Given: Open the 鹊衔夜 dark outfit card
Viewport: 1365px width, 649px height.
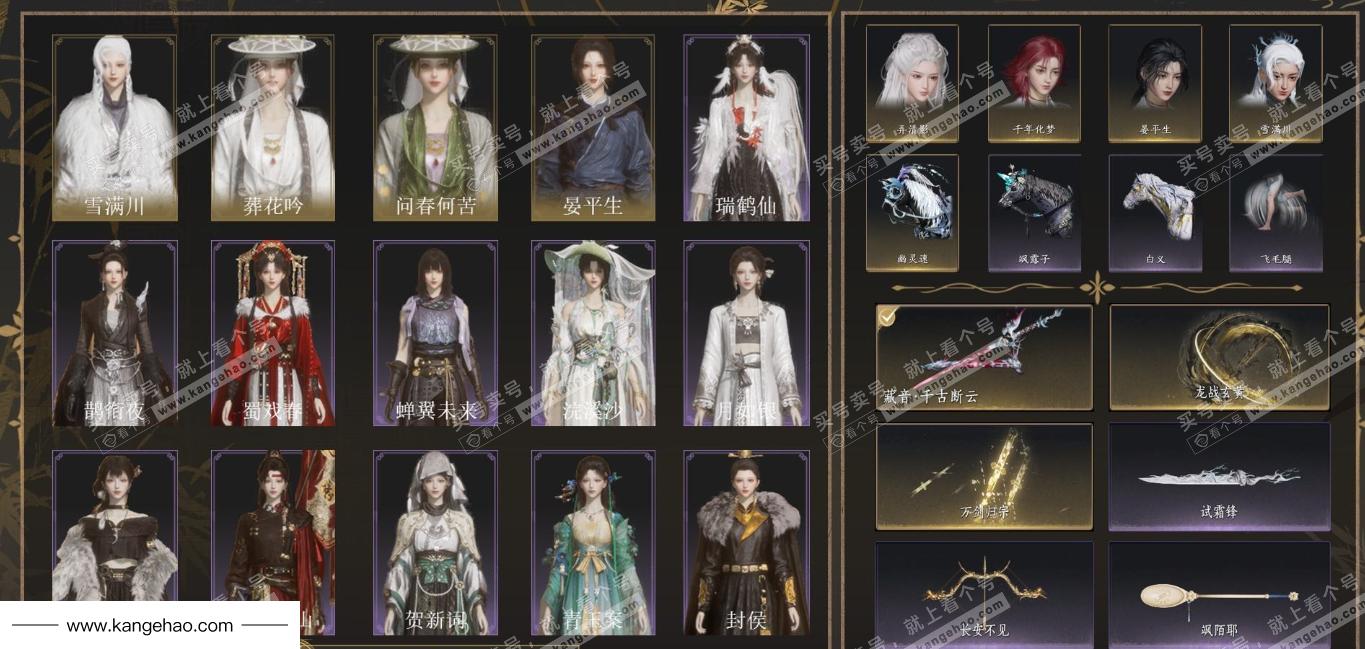Looking at the screenshot, I should point(114,333).
